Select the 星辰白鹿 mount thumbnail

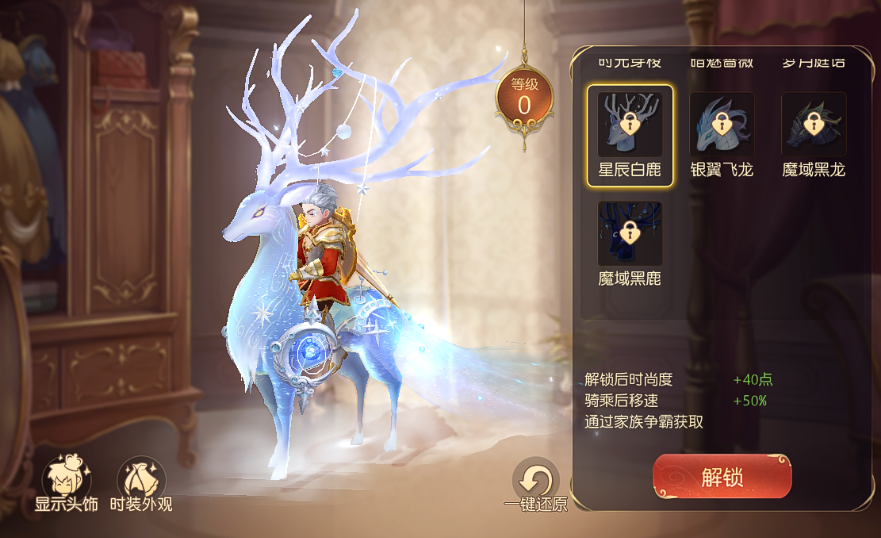630,126
